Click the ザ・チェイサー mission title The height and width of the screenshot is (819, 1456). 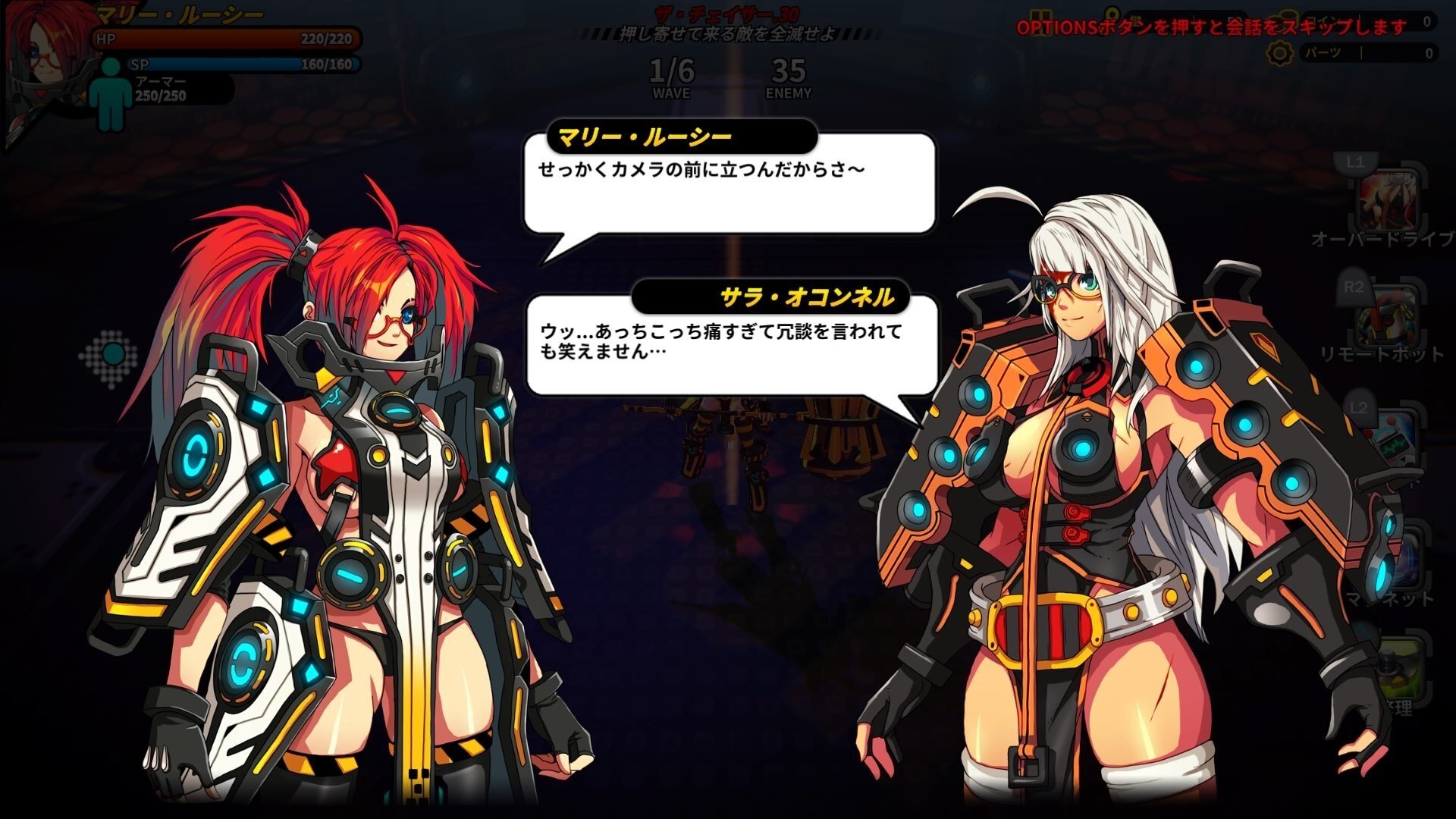pos(728,13)
